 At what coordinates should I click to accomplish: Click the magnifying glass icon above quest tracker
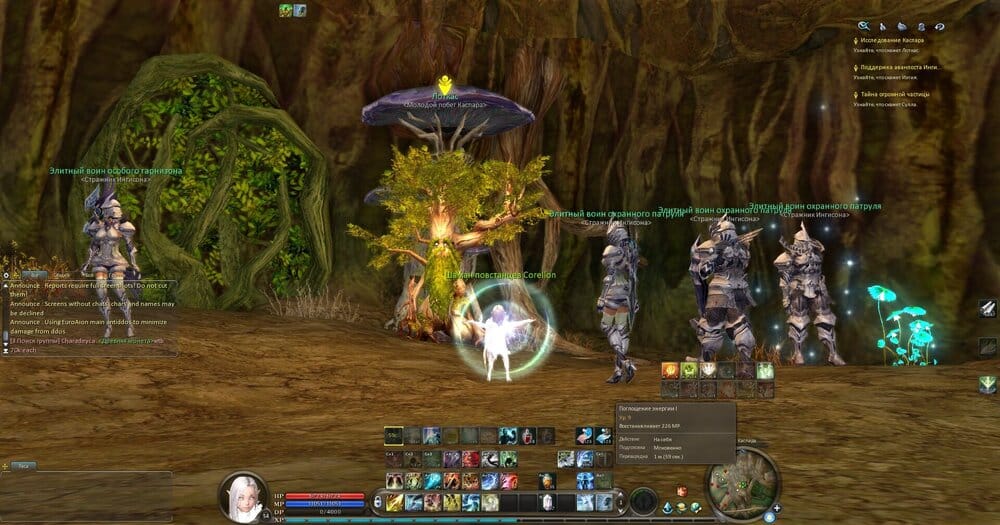coord(863,26)
